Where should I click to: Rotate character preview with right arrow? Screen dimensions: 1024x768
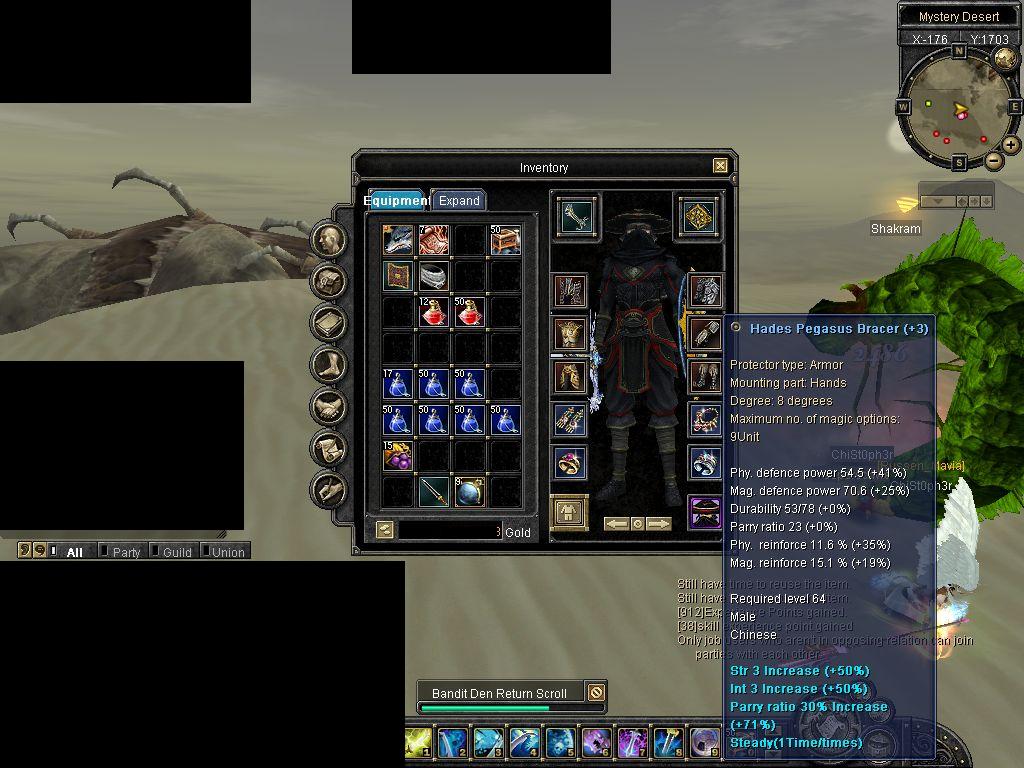tap(658, 524)
